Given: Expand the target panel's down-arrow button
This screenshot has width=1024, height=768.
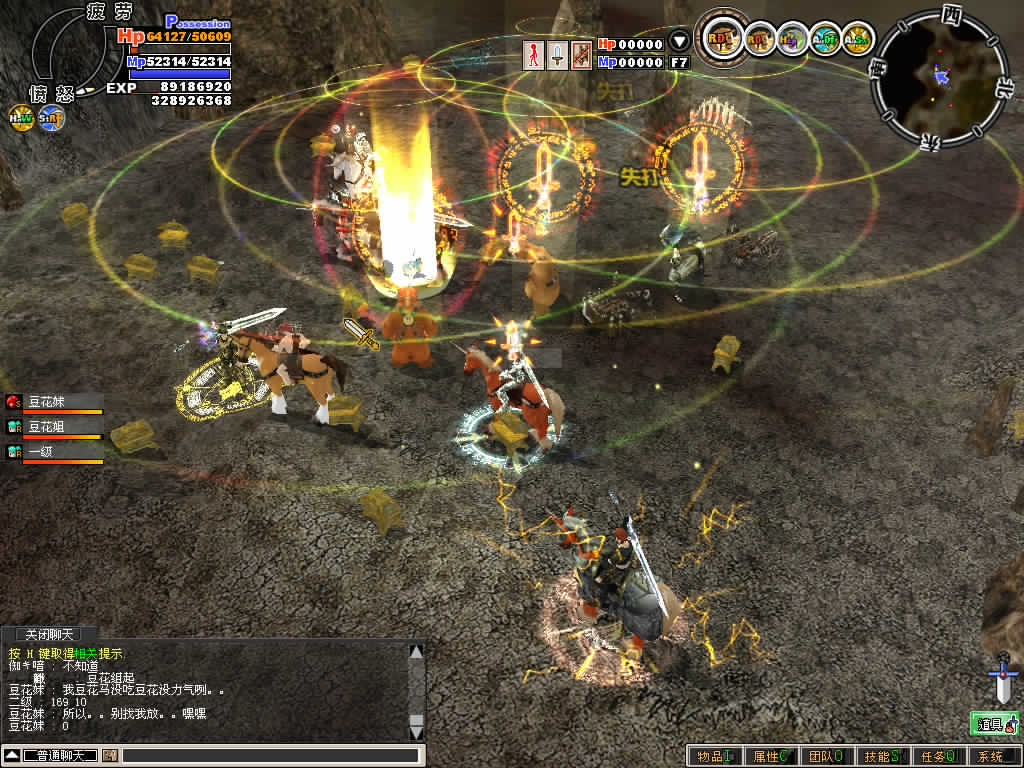Looking at the screenshot, I should [679, 43].
